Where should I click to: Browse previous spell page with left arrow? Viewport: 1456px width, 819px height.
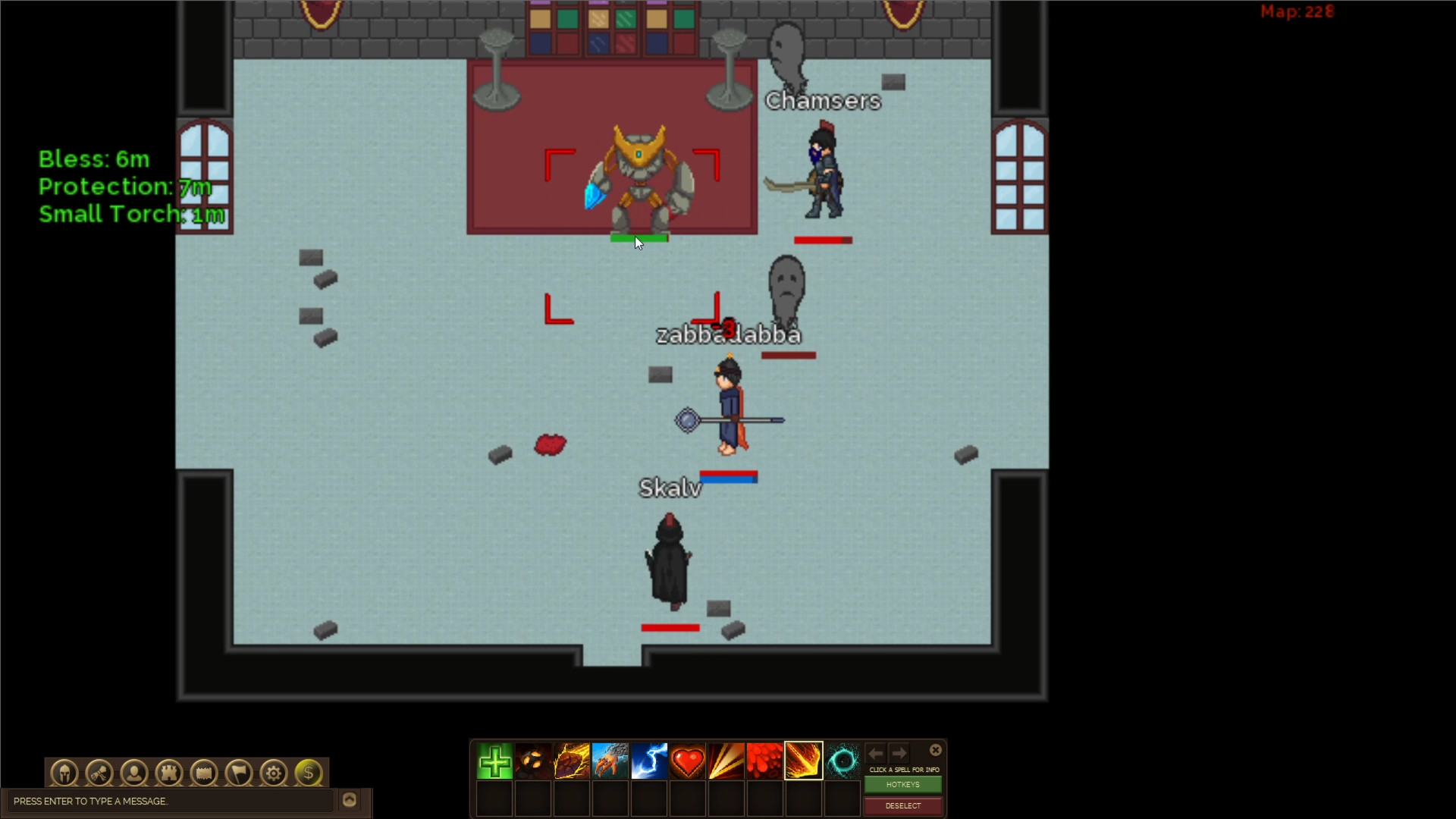tap(876, 753)
